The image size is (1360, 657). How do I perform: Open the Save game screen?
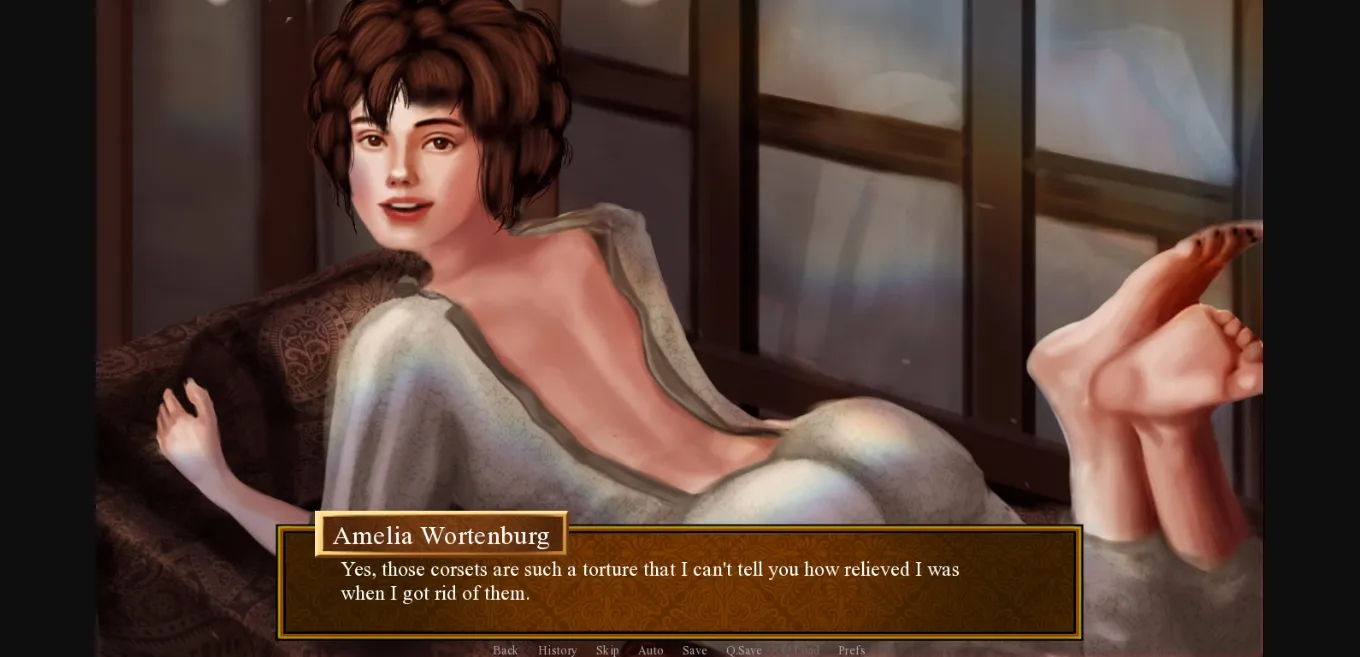point(694,650)
